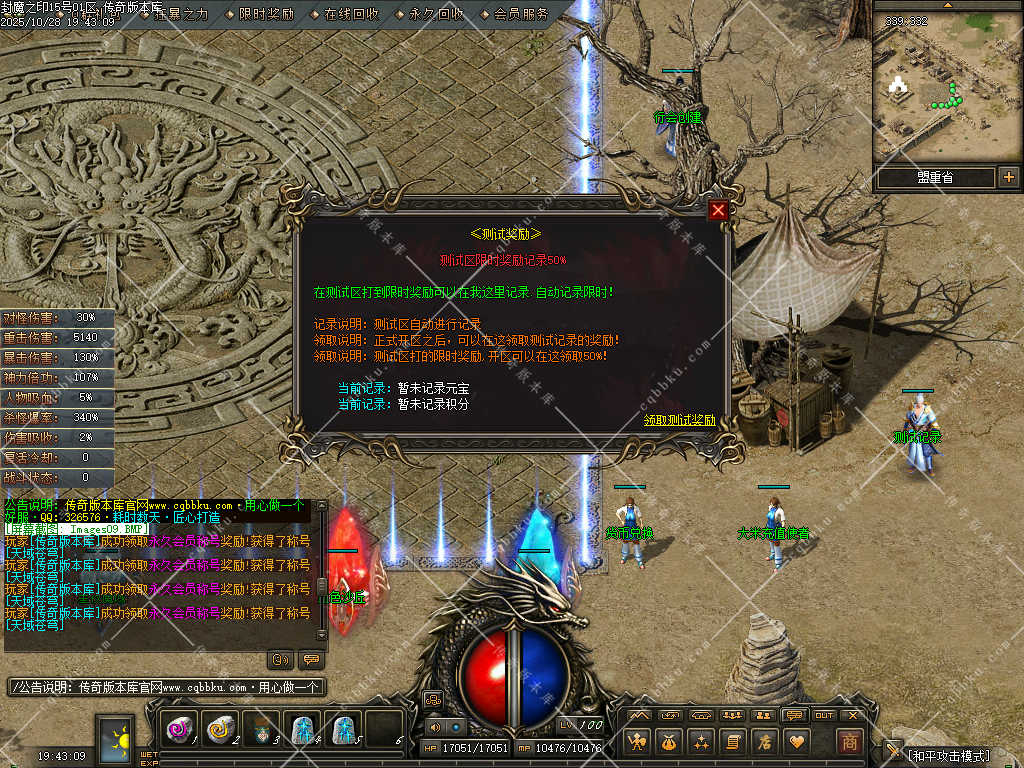Open the 限时奖励 menu
The width and height of the screenshot is (1024, 768).
(x=266, y=14)
